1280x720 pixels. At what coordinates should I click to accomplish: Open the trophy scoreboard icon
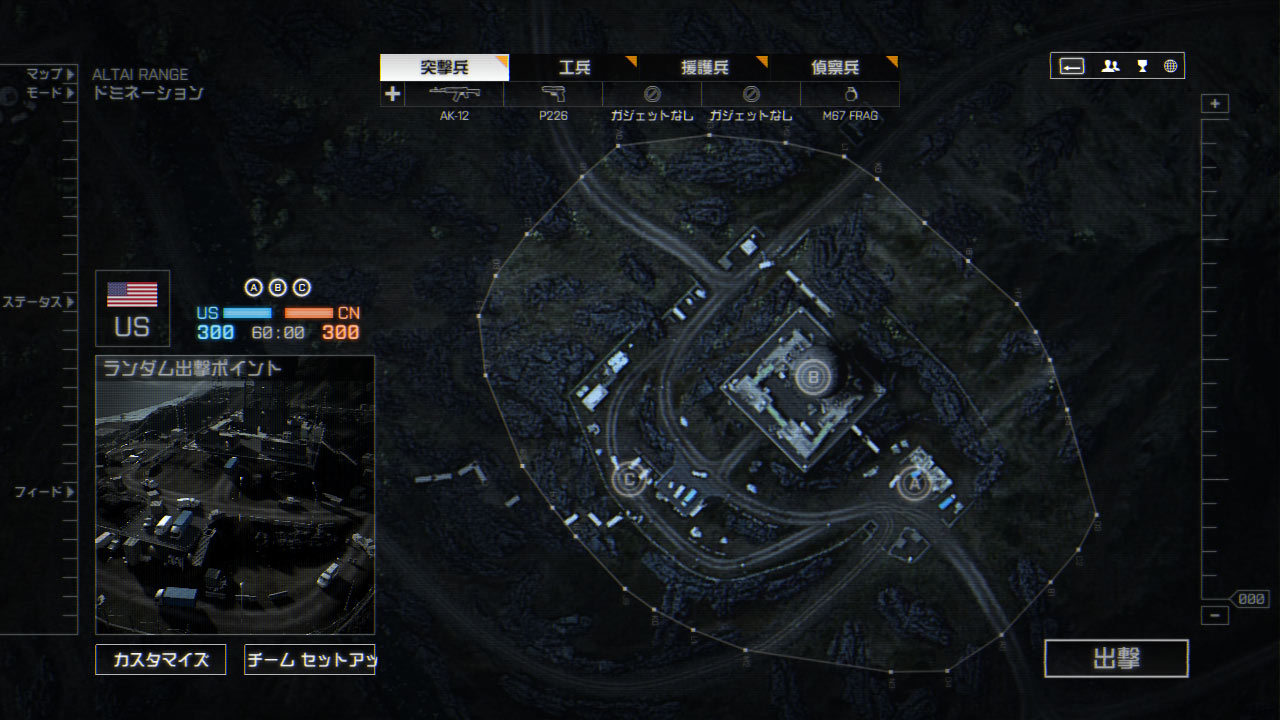(1142, 66)
